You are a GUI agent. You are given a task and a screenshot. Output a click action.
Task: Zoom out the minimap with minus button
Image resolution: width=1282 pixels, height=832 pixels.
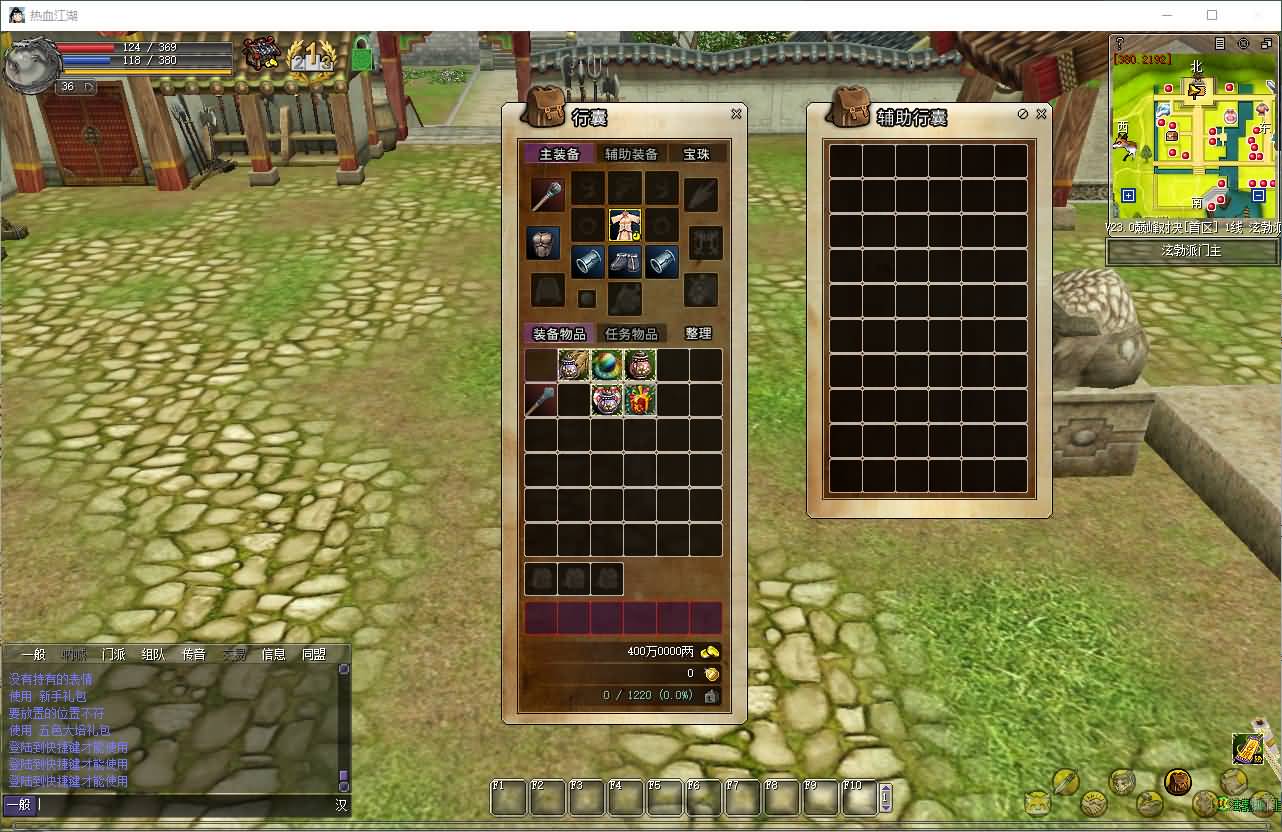point(1260,196)
